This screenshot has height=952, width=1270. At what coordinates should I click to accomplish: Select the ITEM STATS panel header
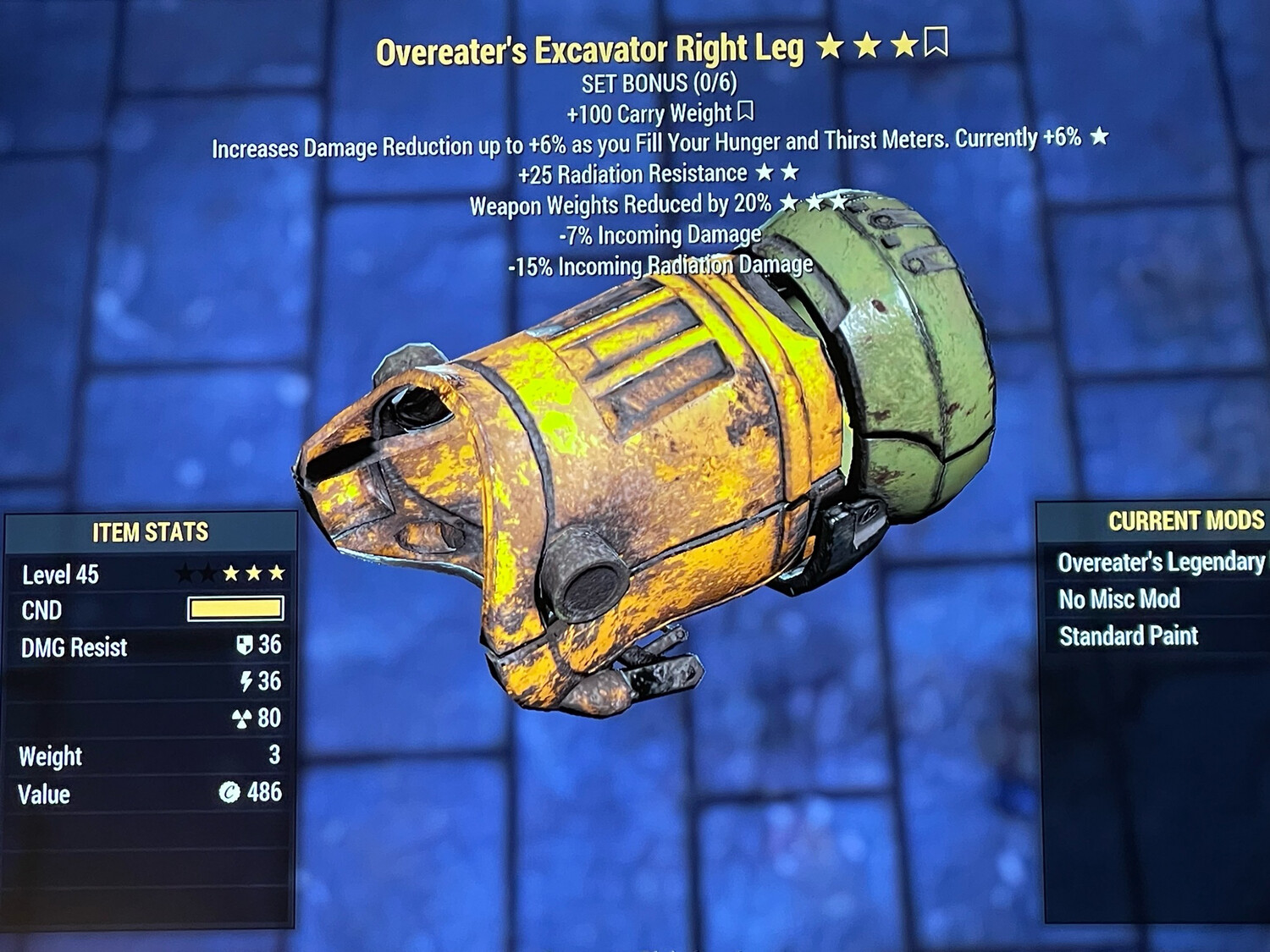point(150,533)
